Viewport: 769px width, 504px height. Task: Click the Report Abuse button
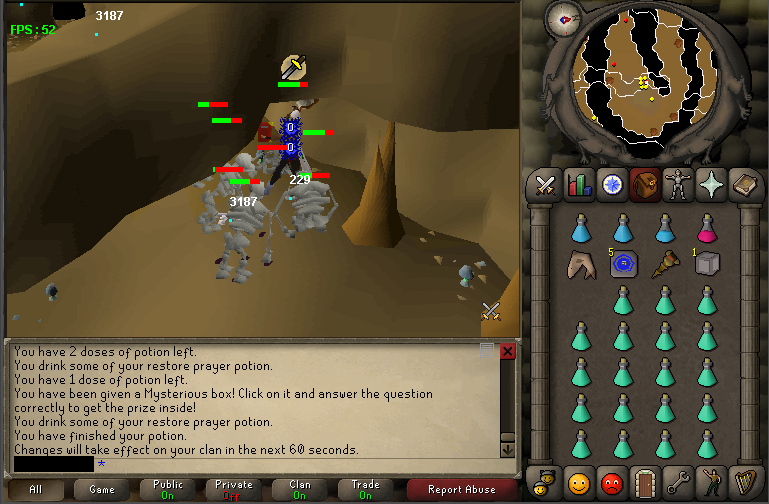point(461,489)
